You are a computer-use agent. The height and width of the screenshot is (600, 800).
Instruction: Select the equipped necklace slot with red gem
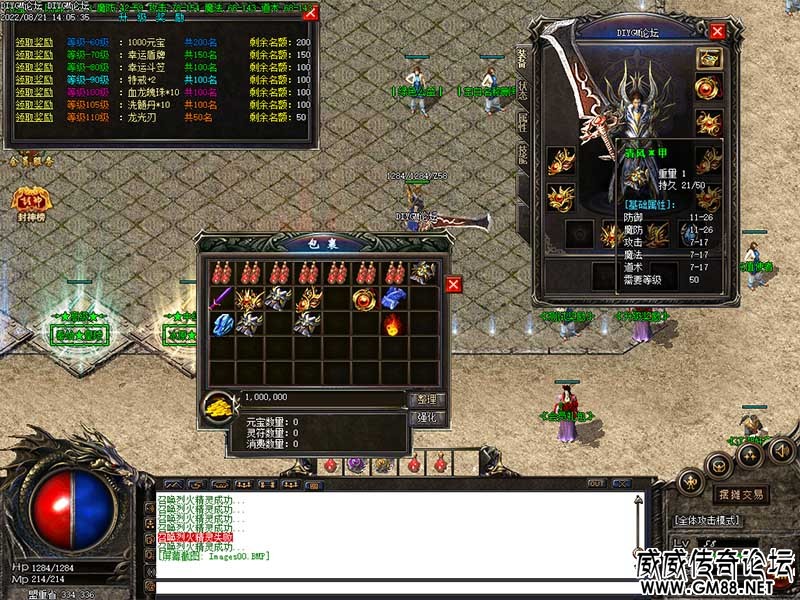coord(709,89)
